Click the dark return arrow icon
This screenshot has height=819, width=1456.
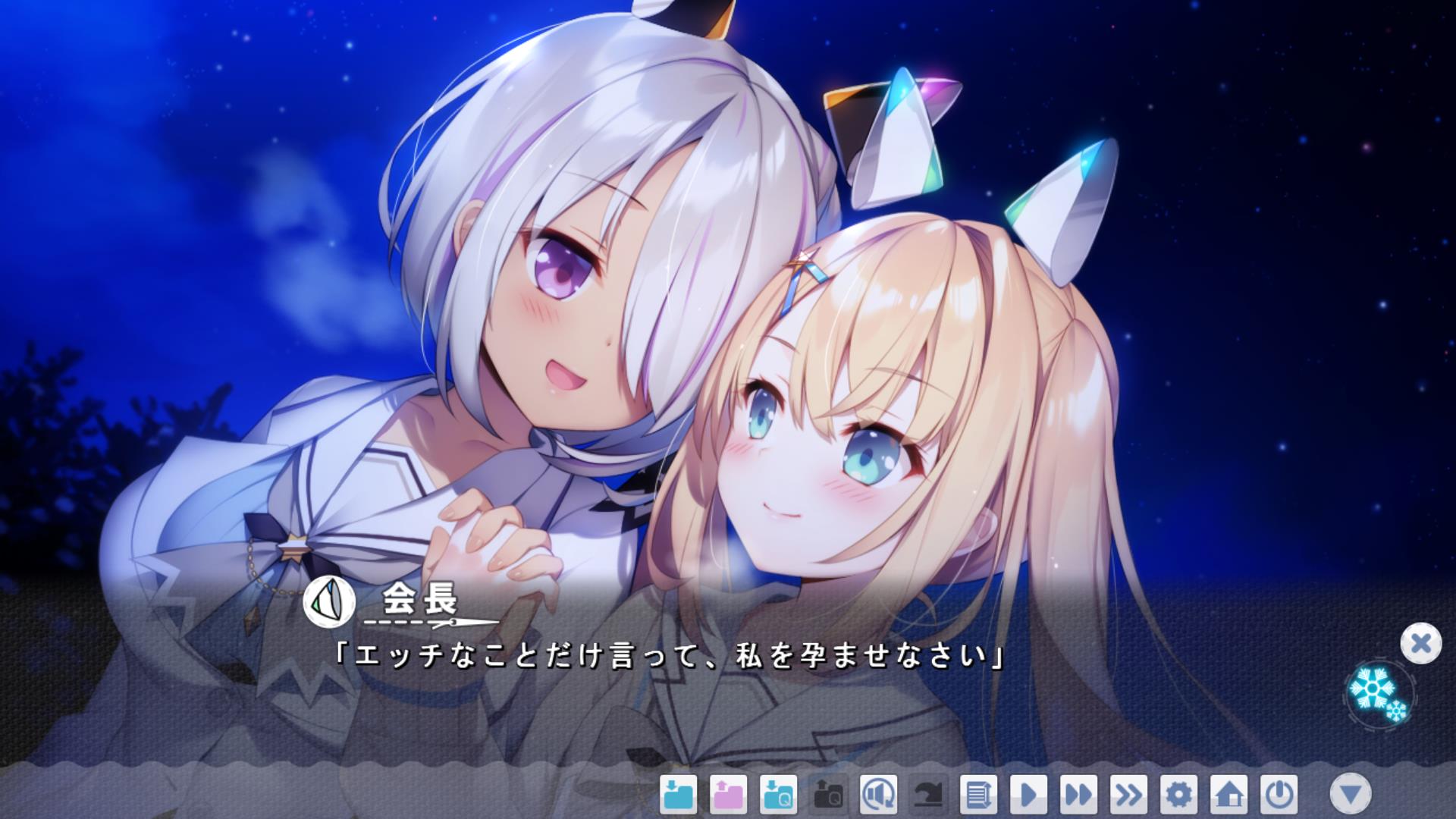pyautogui.click(x=928, y=795)
